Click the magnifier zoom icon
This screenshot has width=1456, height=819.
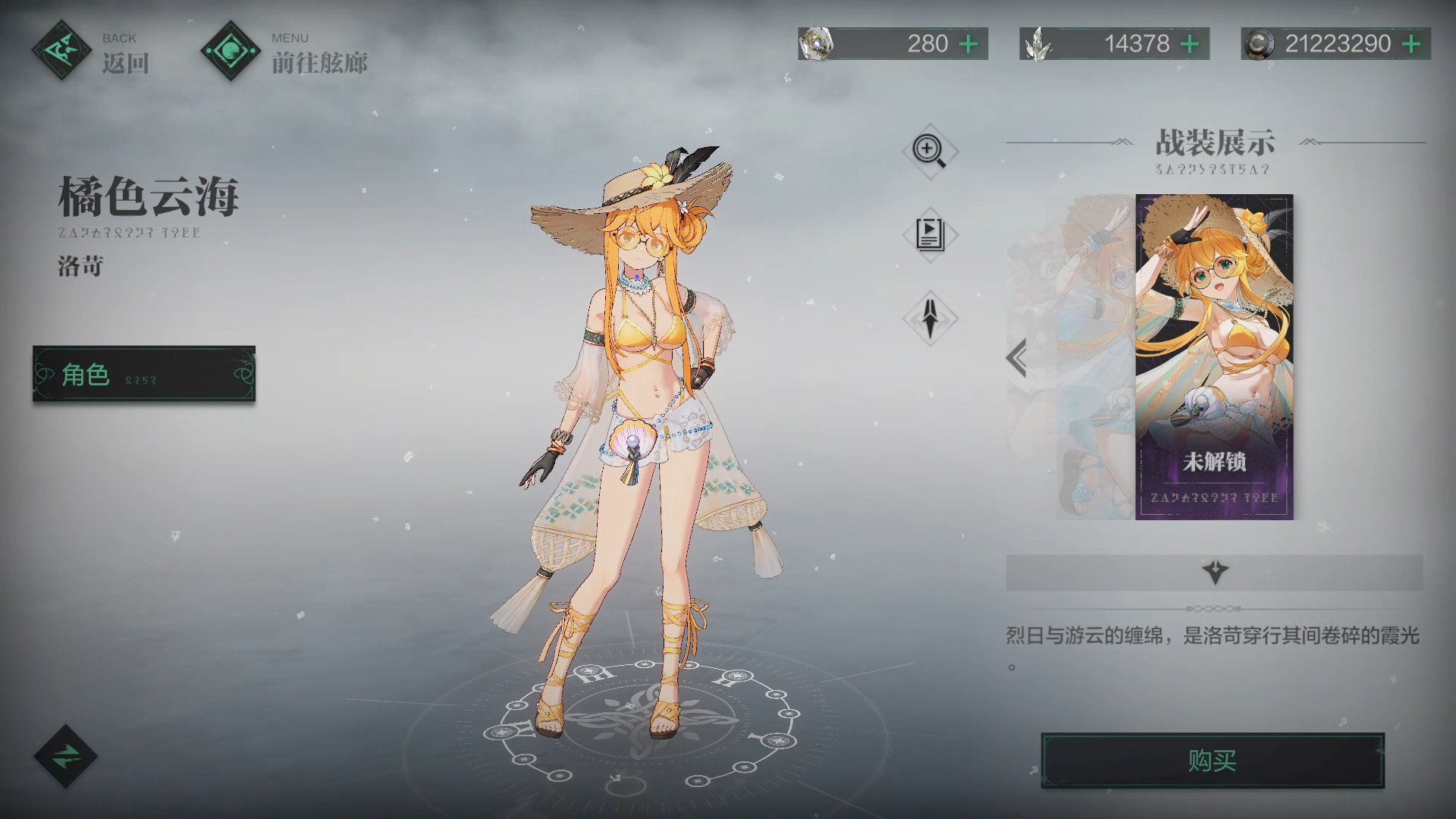pyautogui.click(x=930, y=150)
